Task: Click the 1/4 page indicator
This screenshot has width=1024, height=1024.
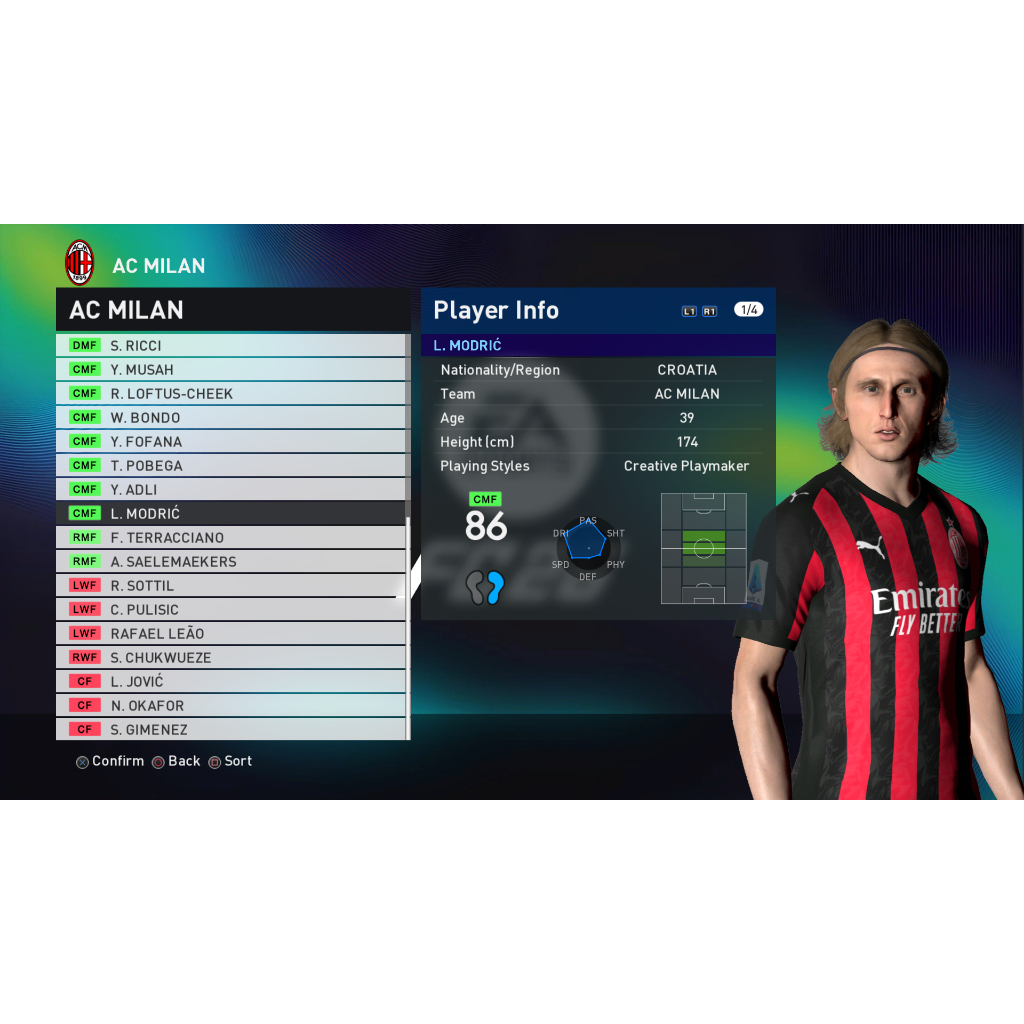Action: [748, 310]
